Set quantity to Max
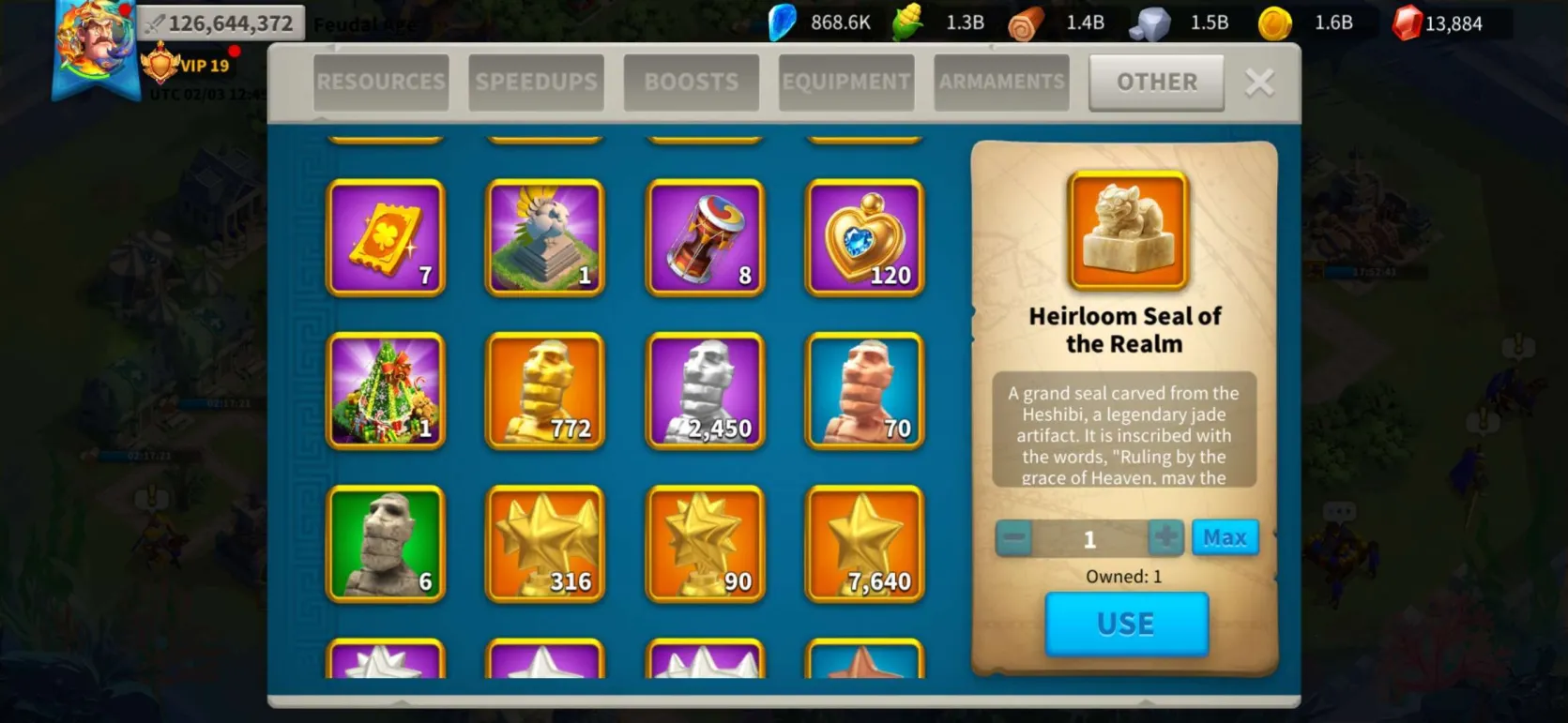The image size is (1568, 723). click(1225, 538)
